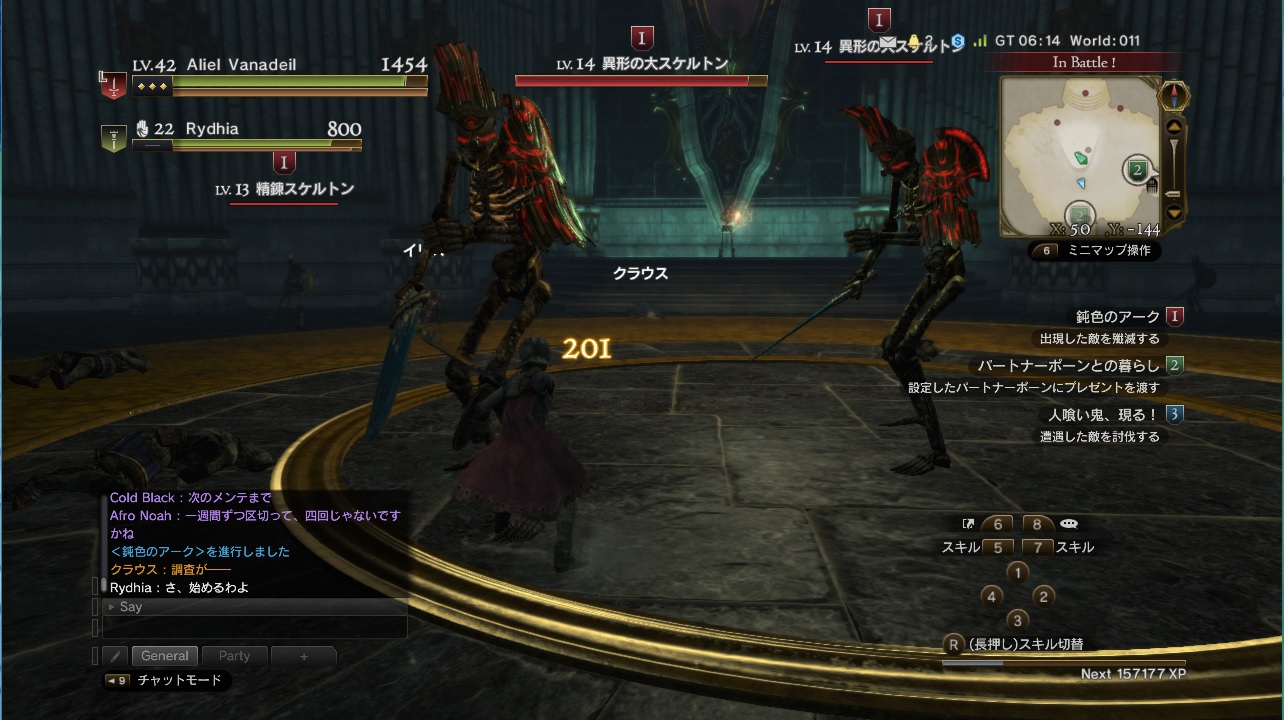Zoom the minimap with the up arrow
This screenshot has height=720, width=1284.
(x=1174, y=127)
